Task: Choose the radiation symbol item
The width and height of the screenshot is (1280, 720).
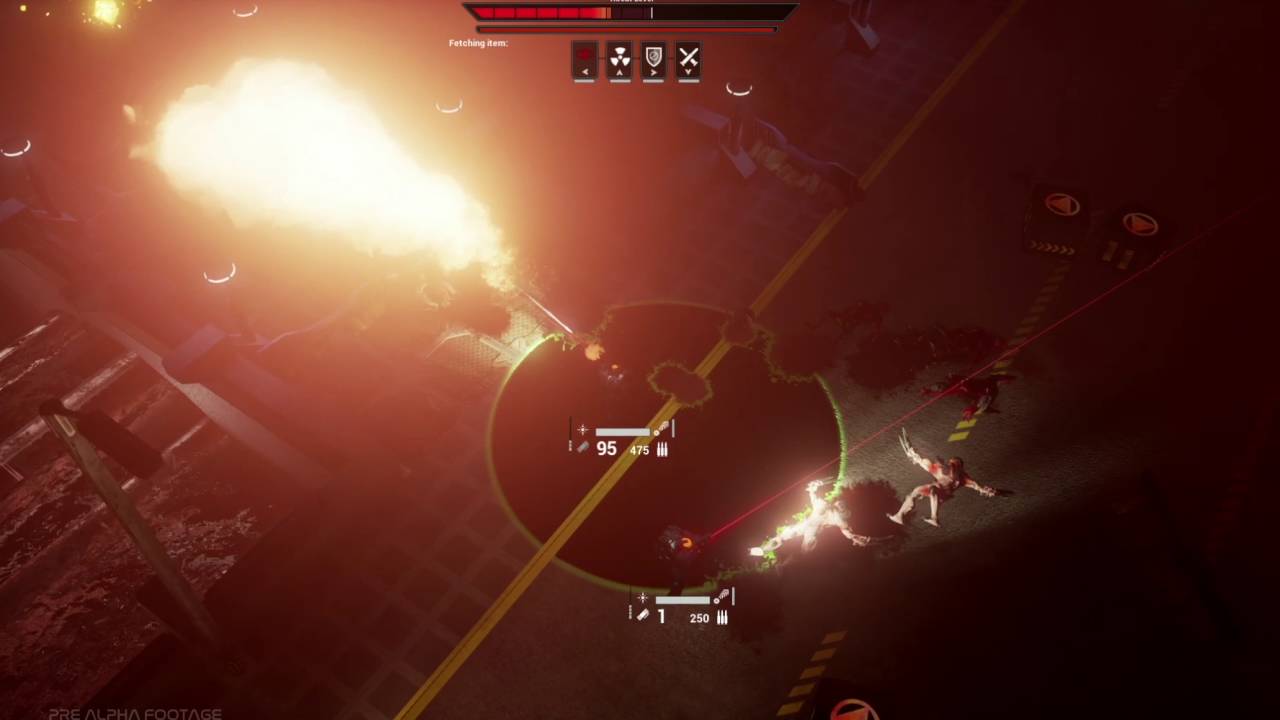Action: click(620, 57)
